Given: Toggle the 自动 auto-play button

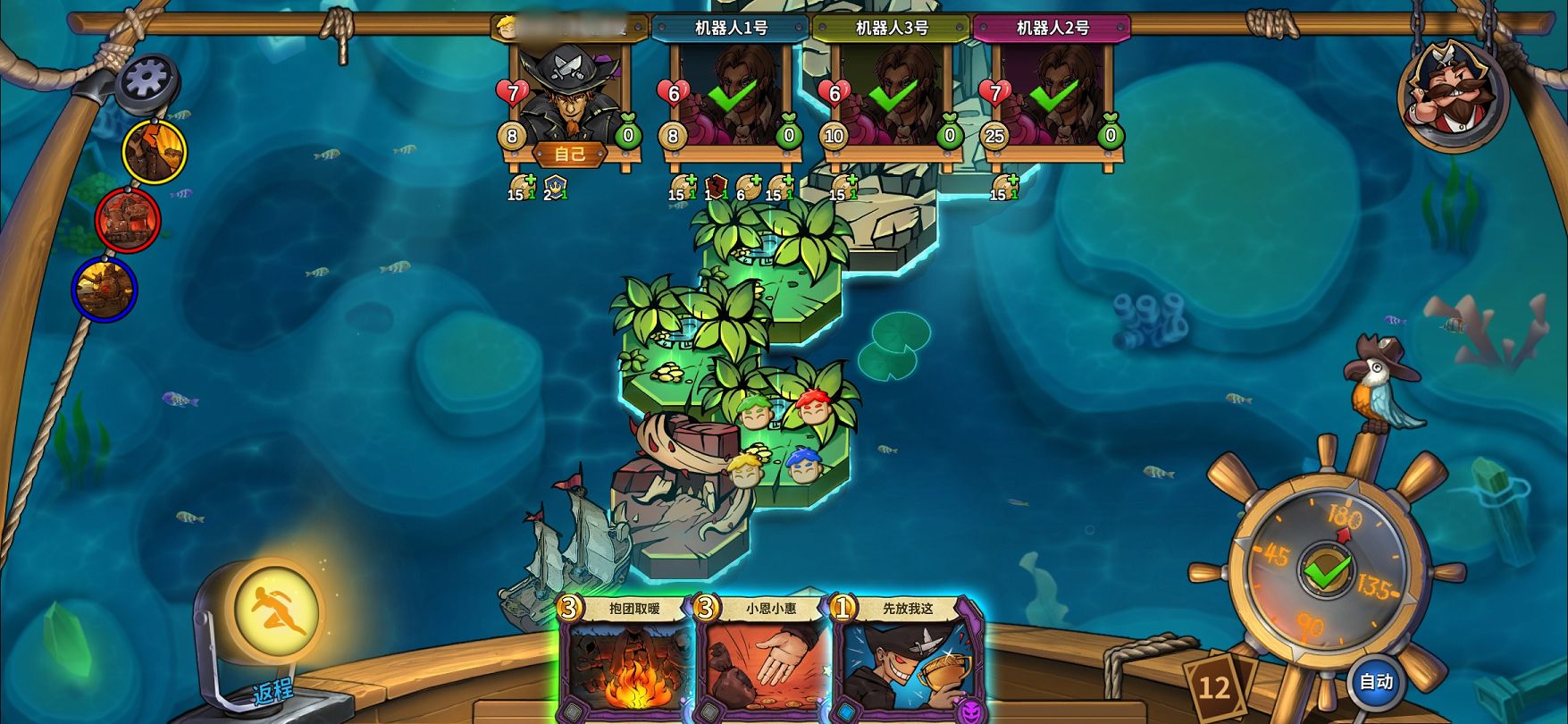Looking at the screenshot, I should (1375, 682).
